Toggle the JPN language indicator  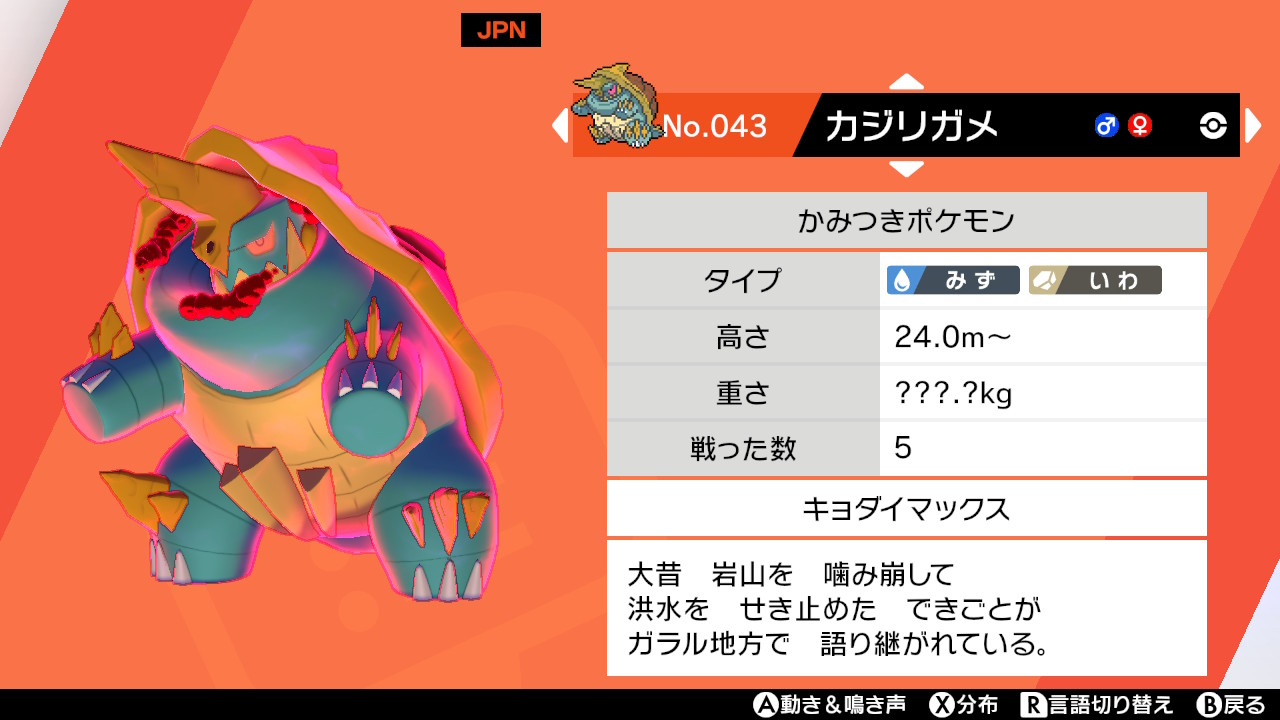[500, 30]
